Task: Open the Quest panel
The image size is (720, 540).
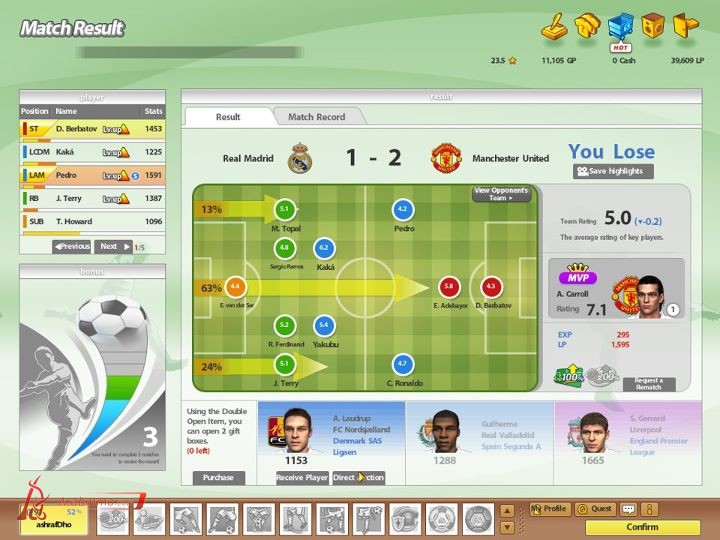Action: click(596, 509)
